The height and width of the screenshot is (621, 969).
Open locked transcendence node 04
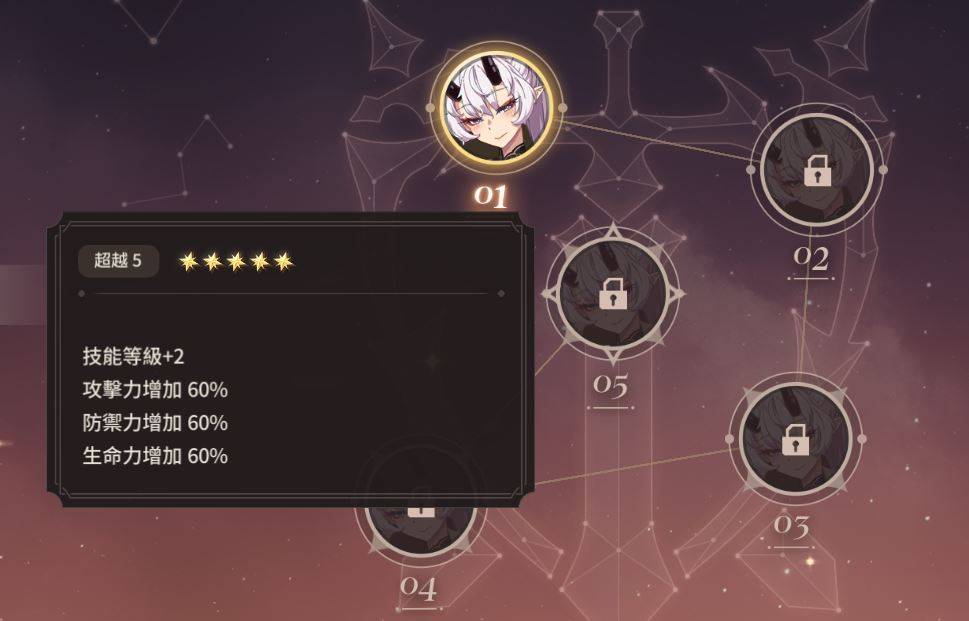click(422, 525)
